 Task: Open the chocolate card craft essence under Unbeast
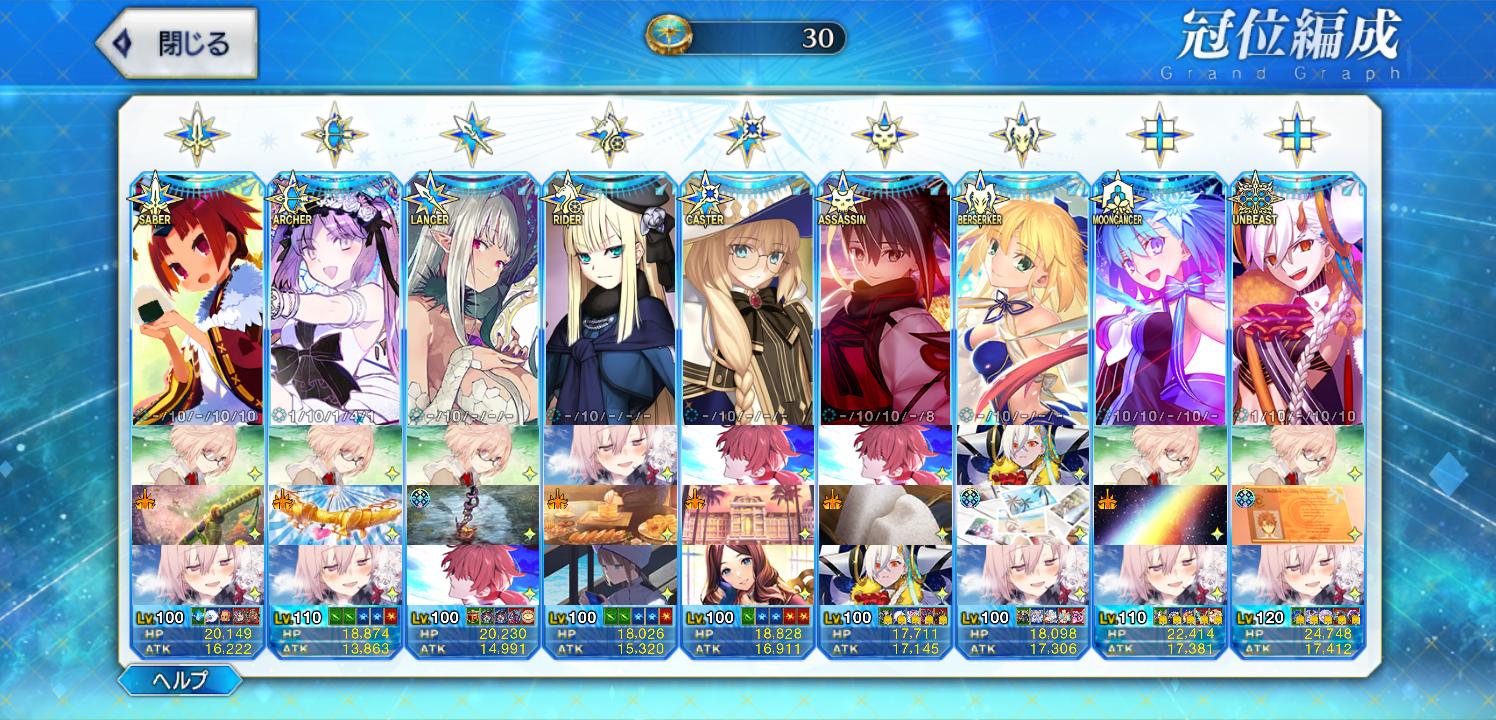click(1296, 515)
